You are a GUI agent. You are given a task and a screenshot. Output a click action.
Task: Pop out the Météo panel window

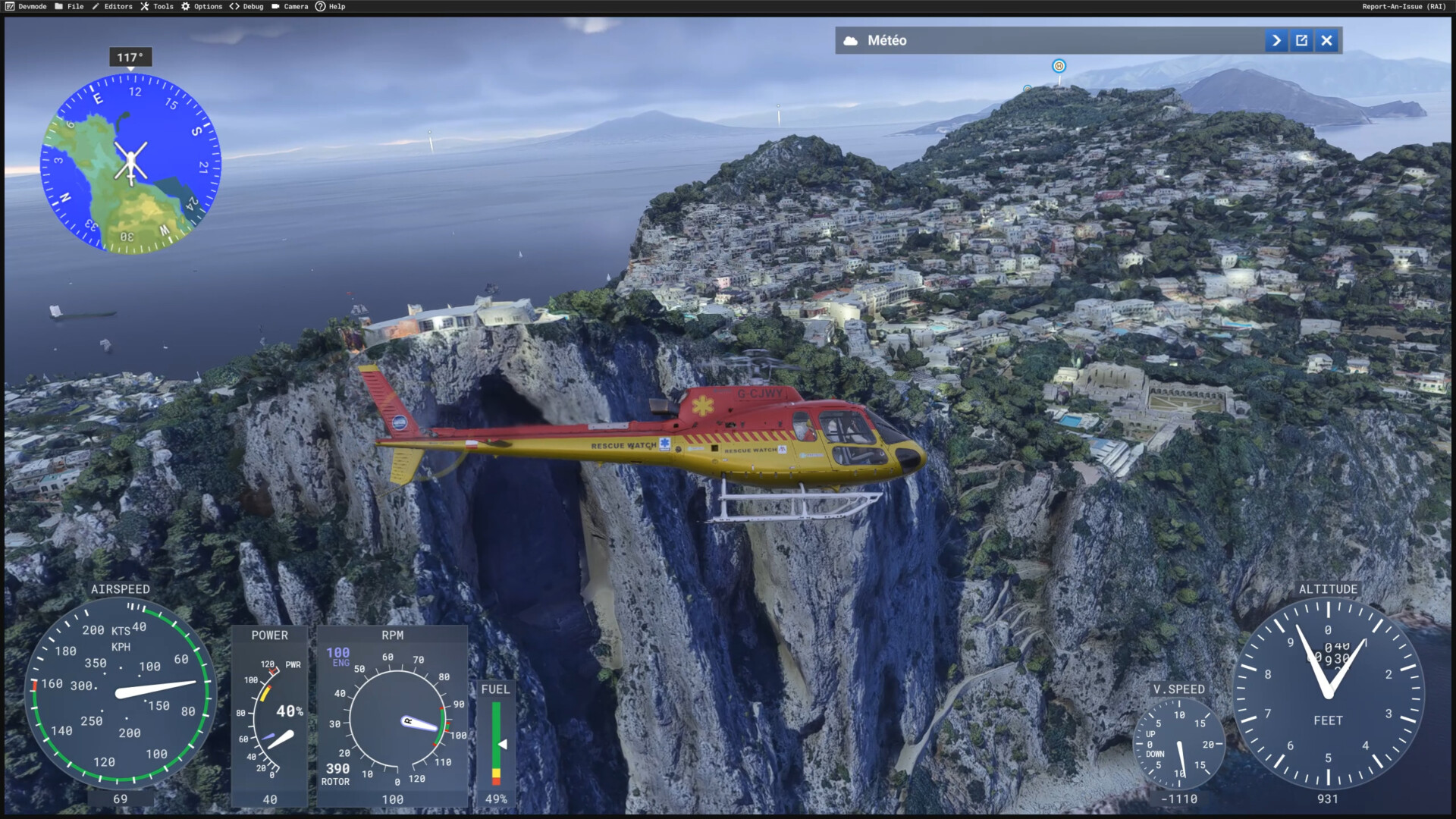coord(1301,41)
